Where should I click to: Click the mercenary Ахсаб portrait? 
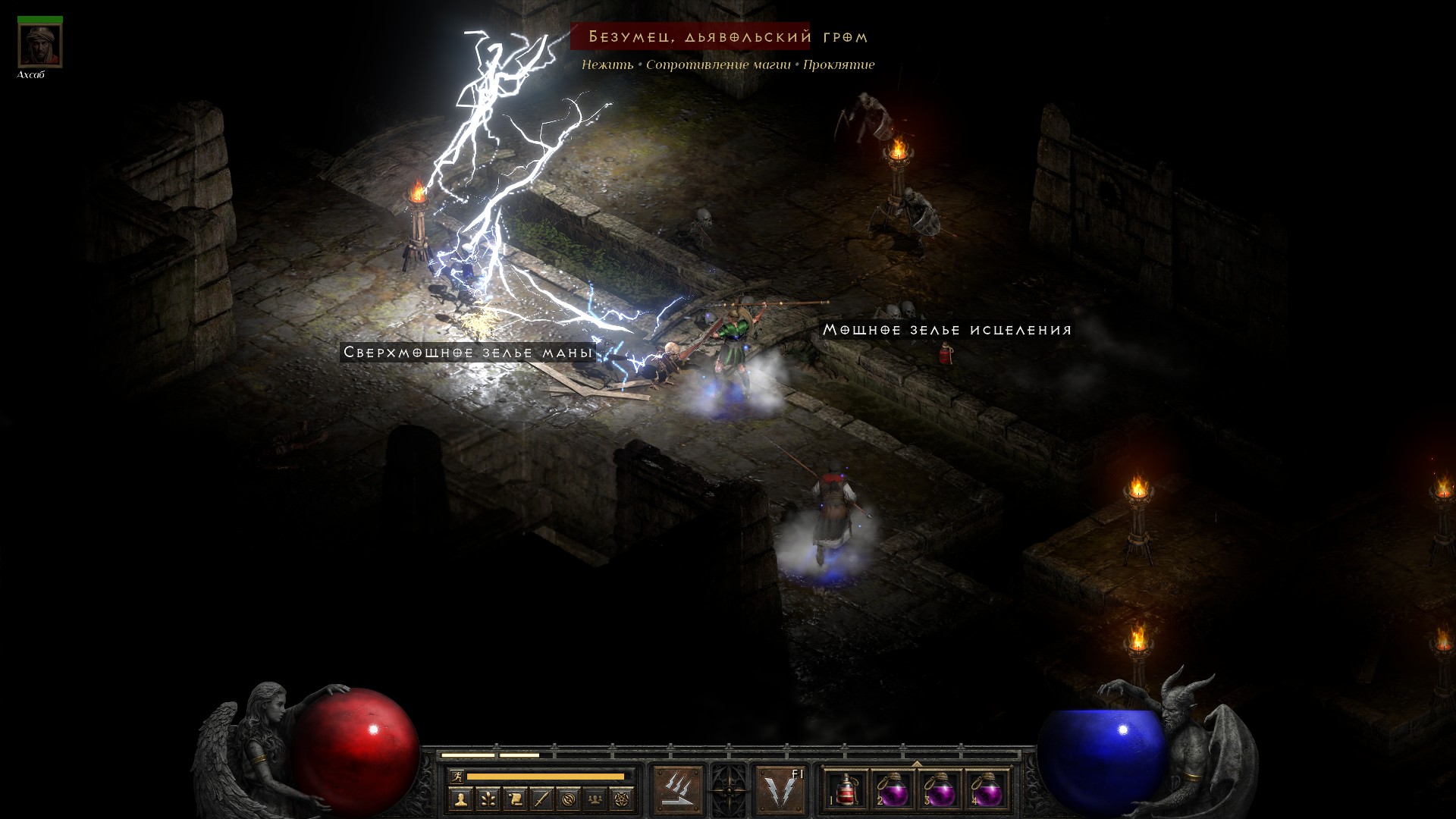click(x=39, y=45)
